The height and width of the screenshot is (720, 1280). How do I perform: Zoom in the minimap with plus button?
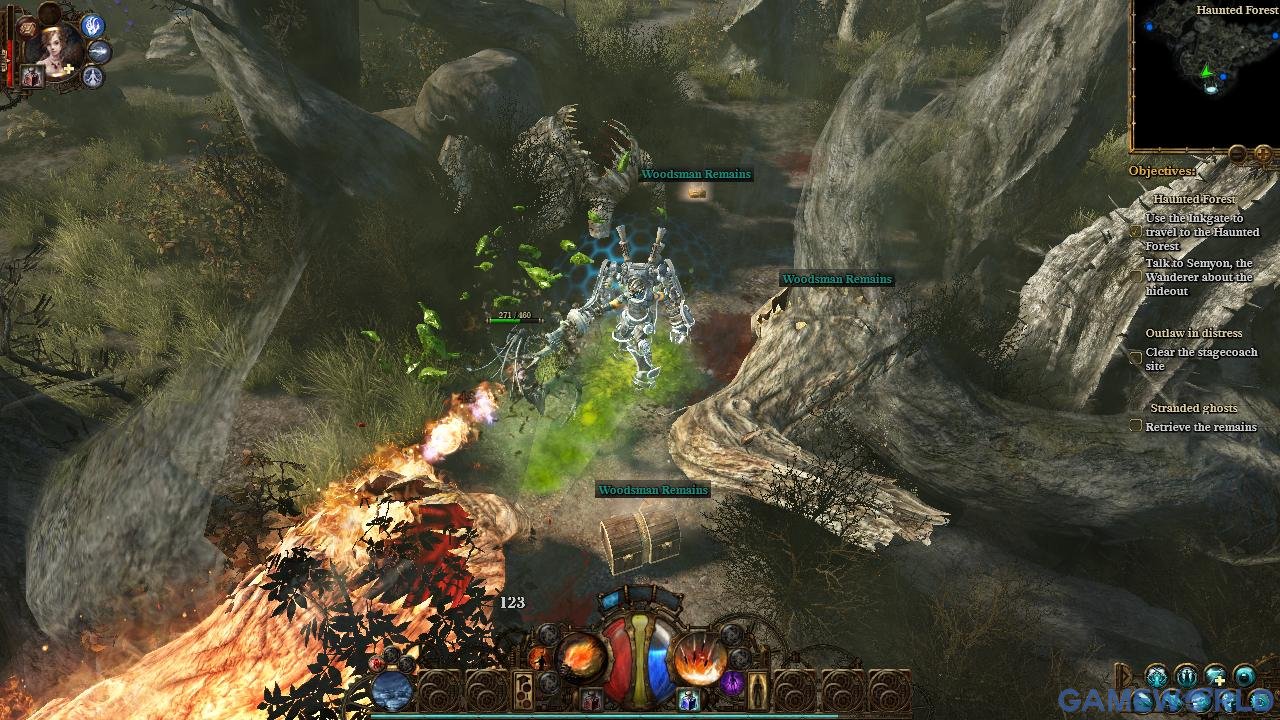tap(1263, 154)
